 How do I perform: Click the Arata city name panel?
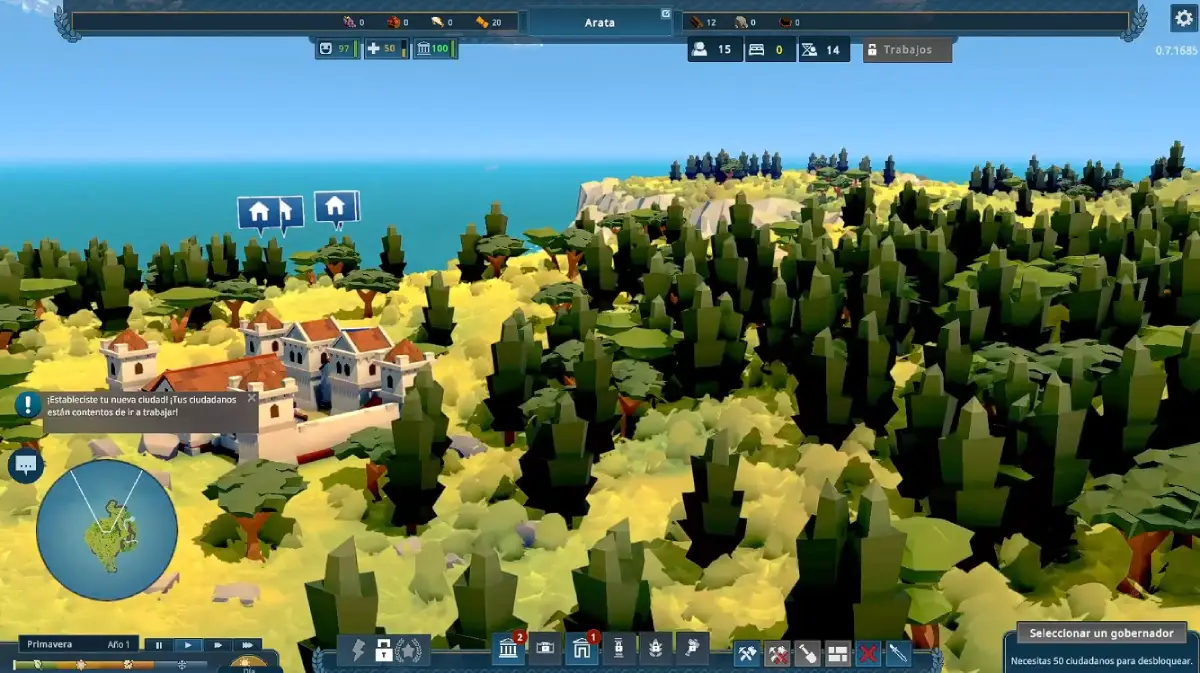tap(599, 22)
